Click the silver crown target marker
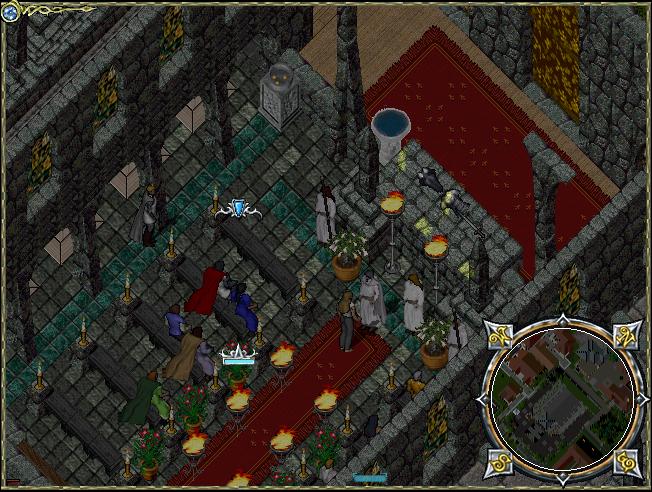652x492 pixels. pos(236,351)
